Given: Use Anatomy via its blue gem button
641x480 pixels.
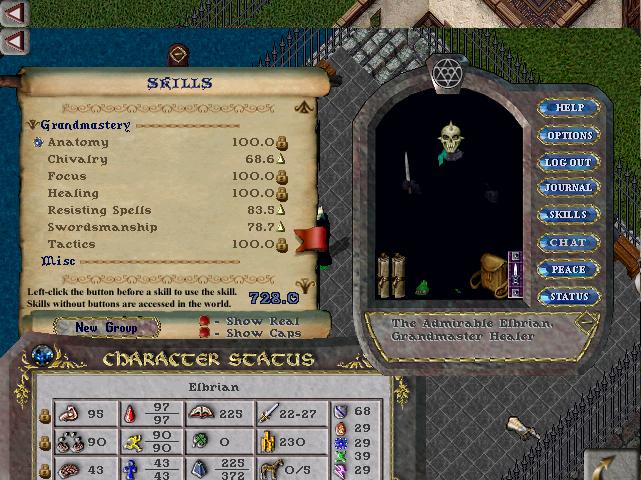Looking at the screenshot, I should click(38, 143).
